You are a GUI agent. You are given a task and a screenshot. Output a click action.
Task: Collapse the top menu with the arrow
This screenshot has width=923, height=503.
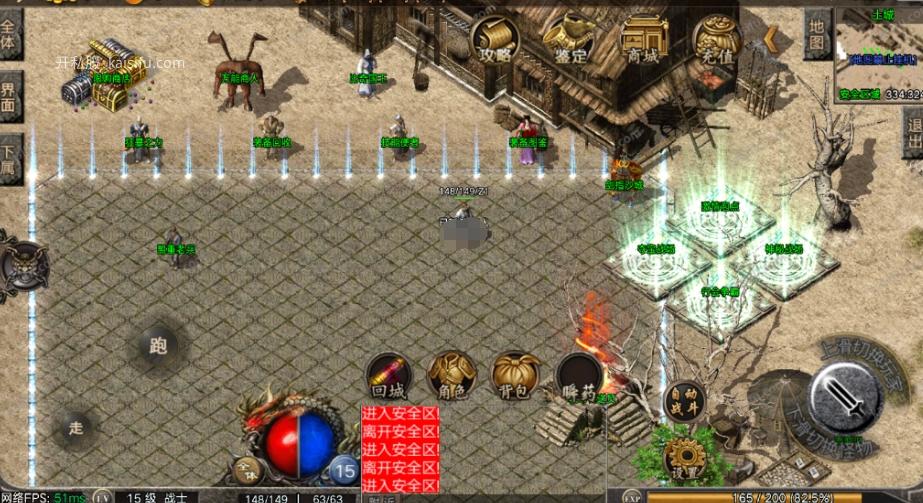click(x=771, y=38)
